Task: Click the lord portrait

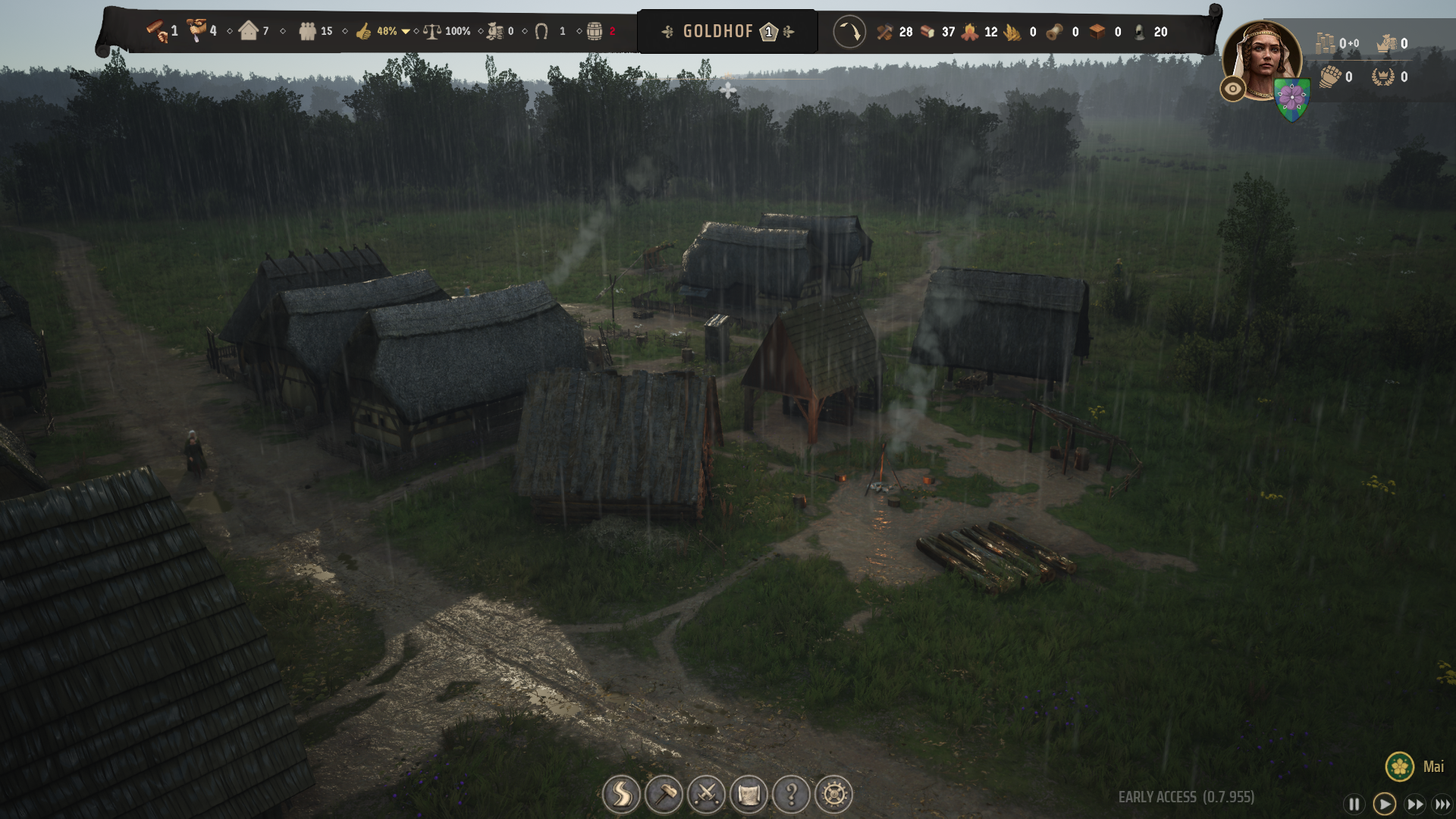Action: (x=1263, y=59)
